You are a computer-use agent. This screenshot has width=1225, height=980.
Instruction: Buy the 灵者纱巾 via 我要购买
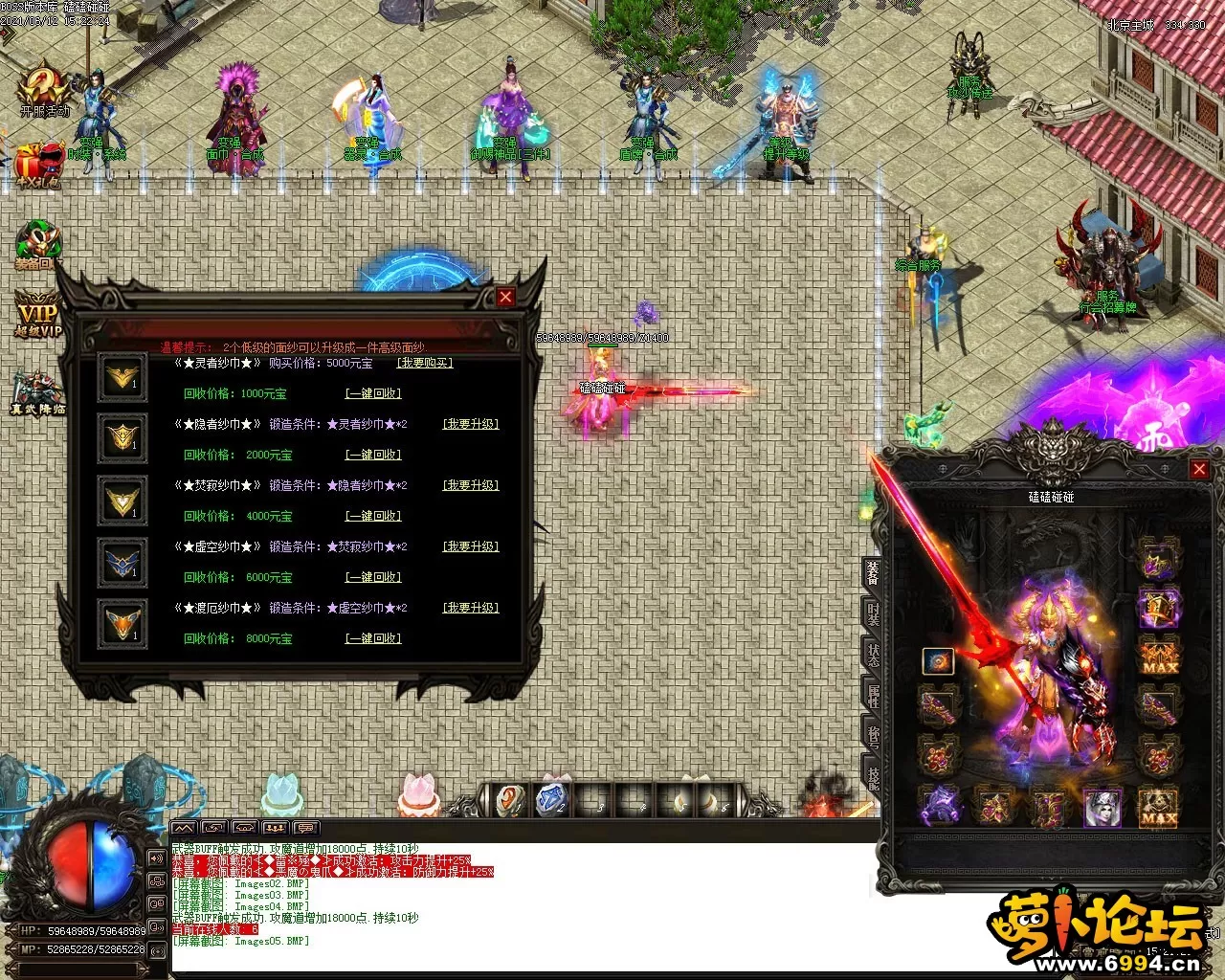click(x=424, y=363)
